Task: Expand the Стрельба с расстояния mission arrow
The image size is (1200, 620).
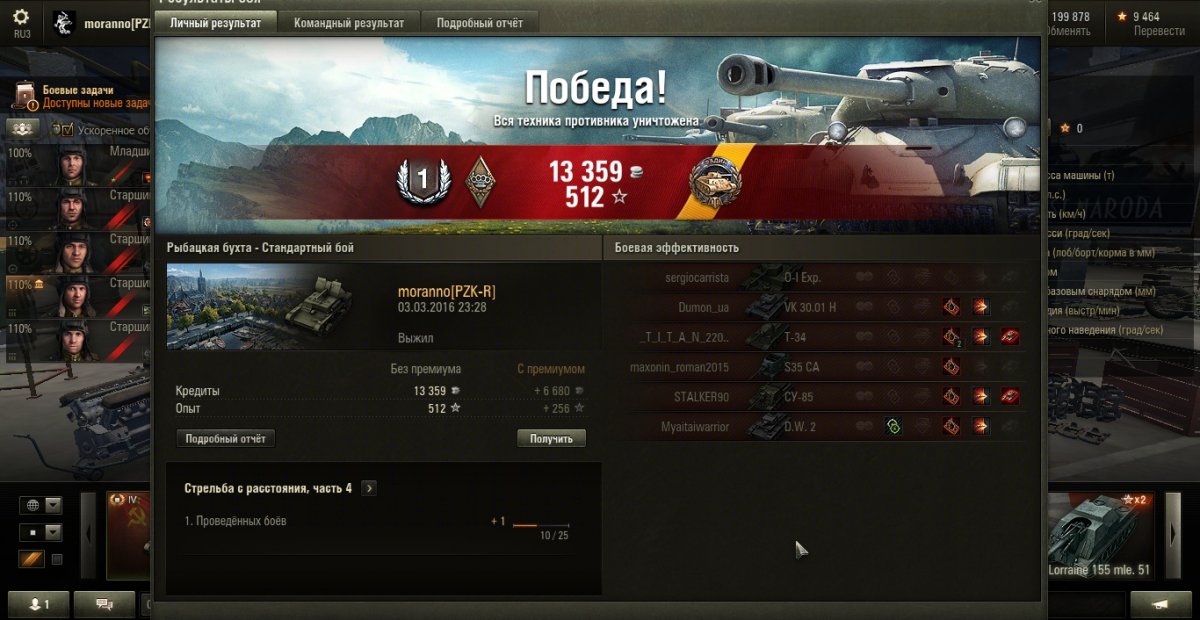Action: pyautogui.click(x=370, y=488)
